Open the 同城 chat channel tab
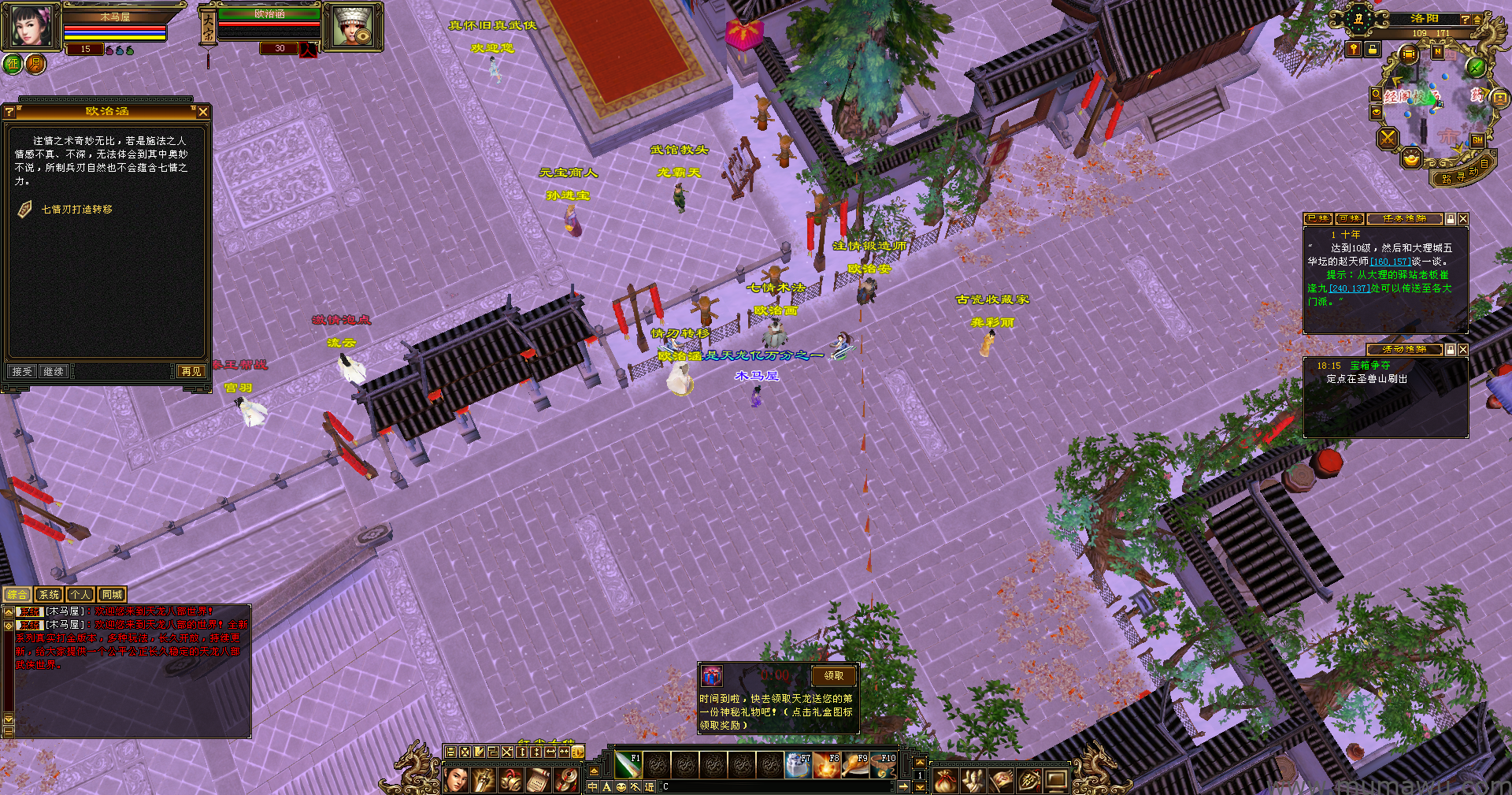The height and width of the screenshot is (795, 1512). tap(112, 595)
